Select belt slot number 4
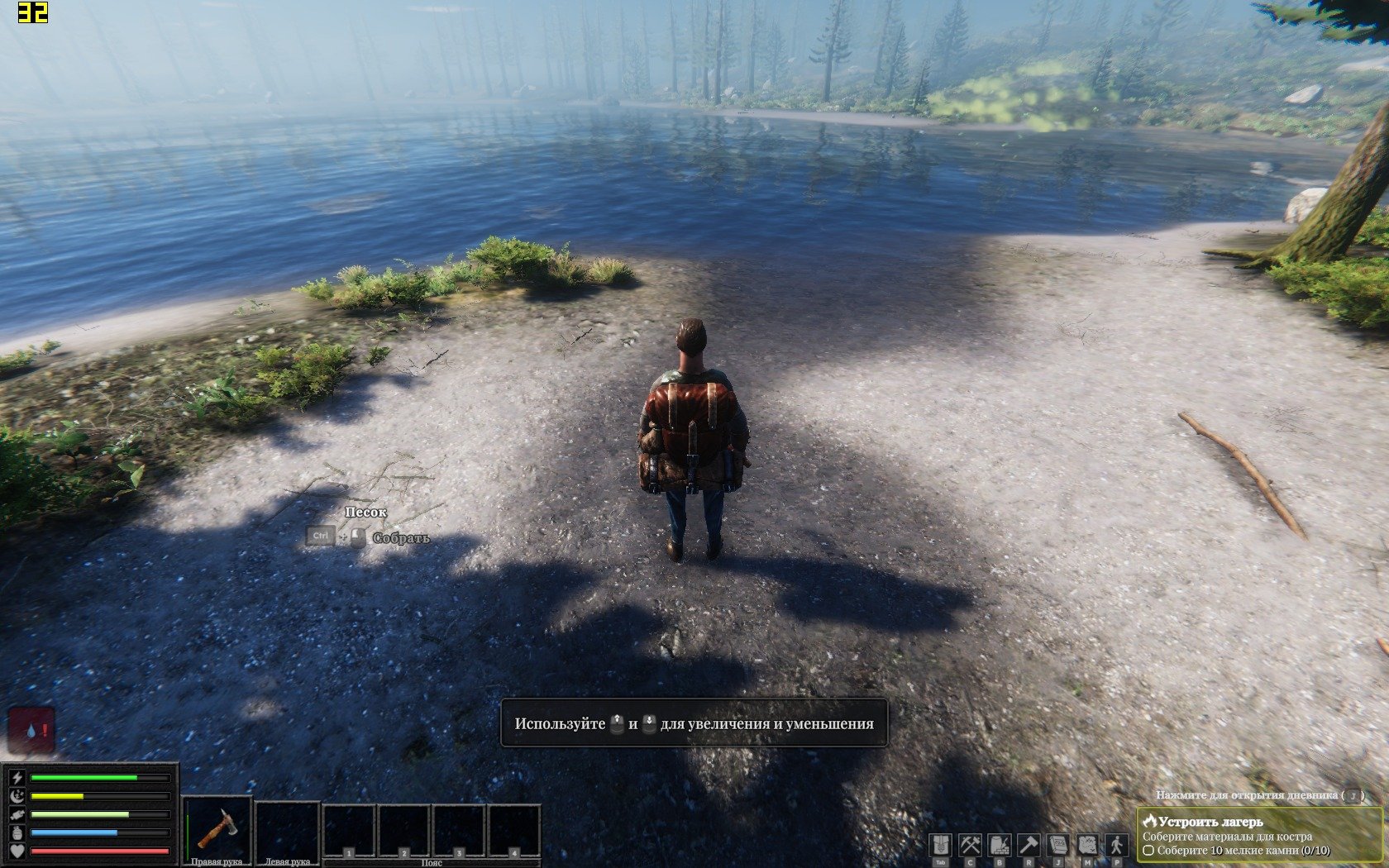Screen dimensions: 1389x868 [514, 832]
